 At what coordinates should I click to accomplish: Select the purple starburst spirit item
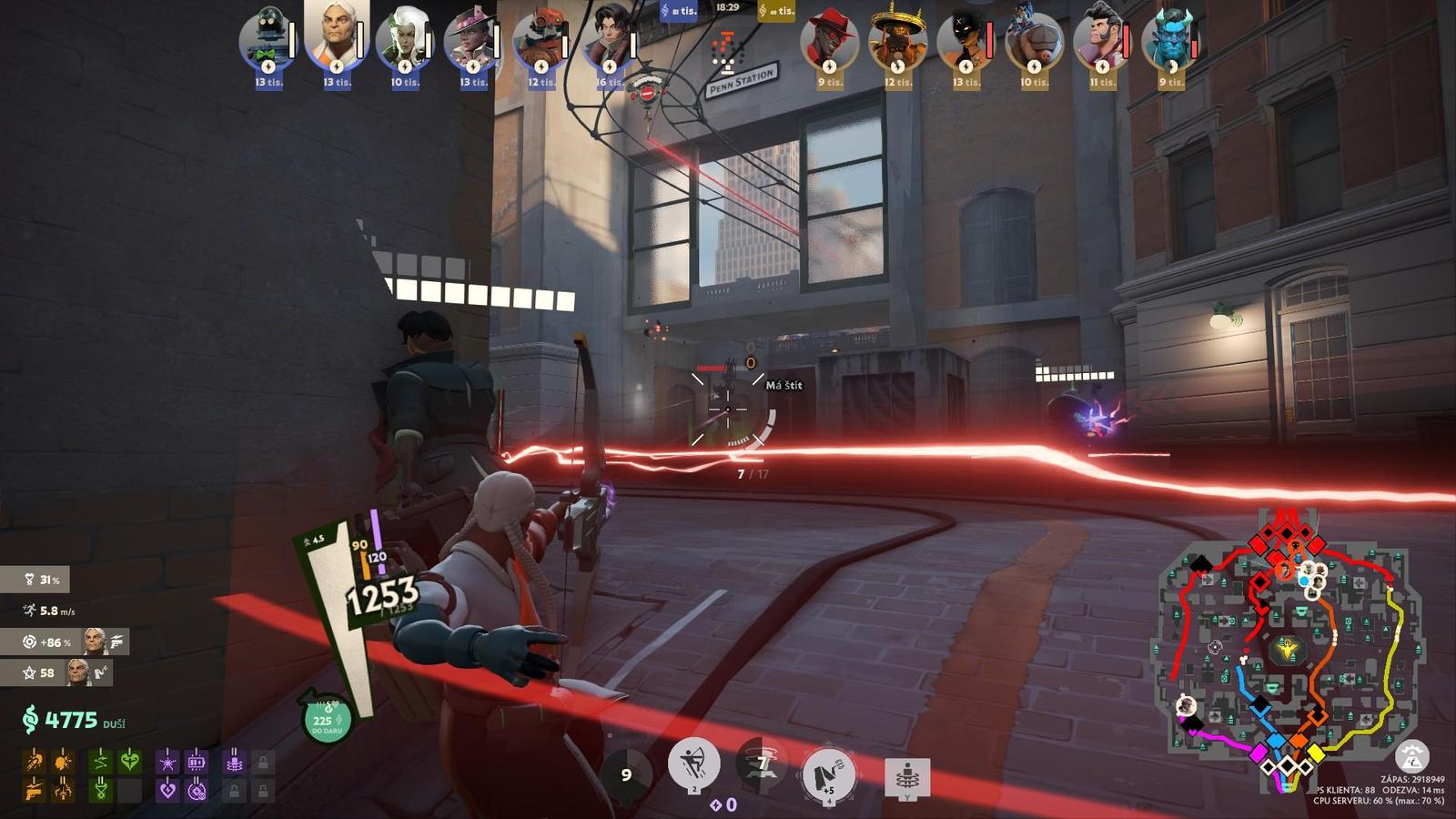click(167, 761)
